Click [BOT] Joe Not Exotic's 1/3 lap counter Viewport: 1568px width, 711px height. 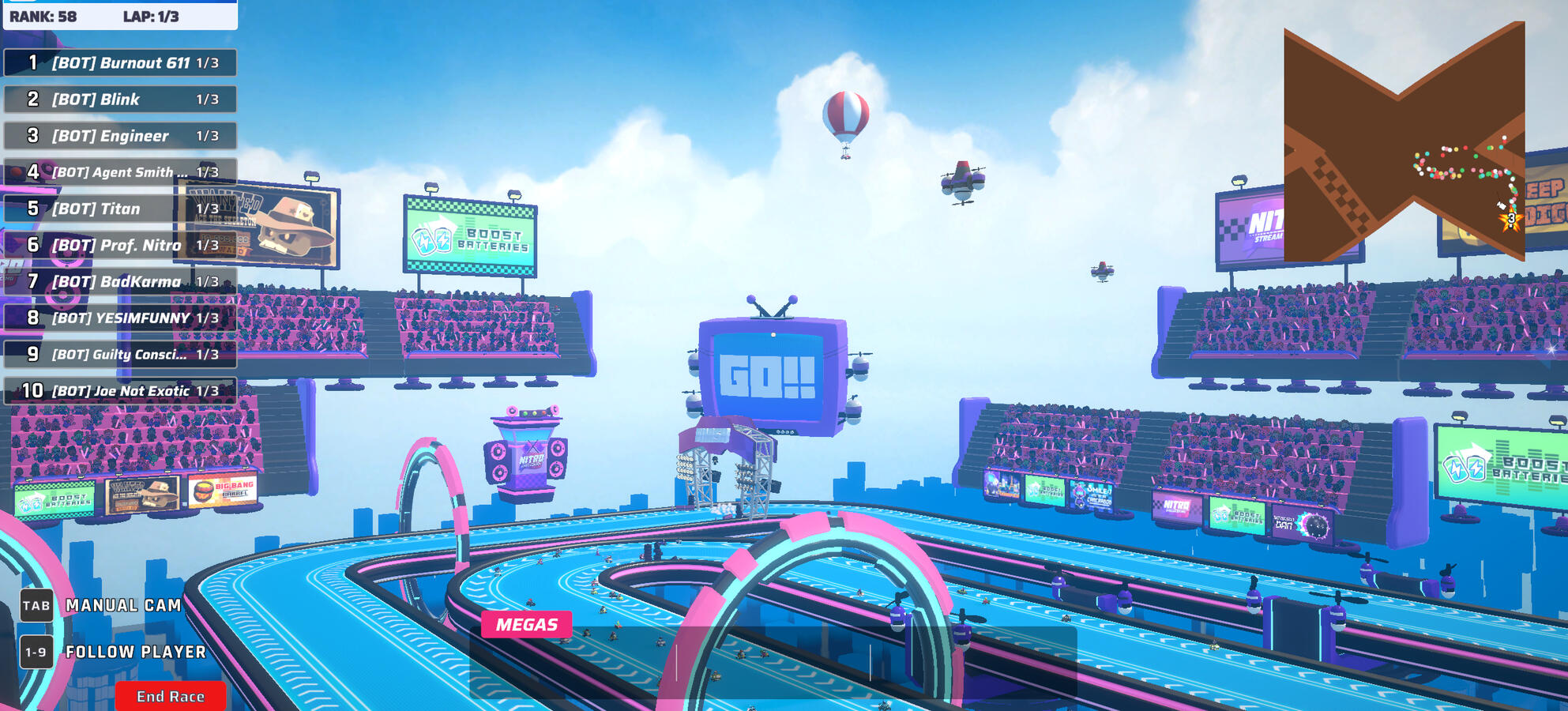(208, 390)
